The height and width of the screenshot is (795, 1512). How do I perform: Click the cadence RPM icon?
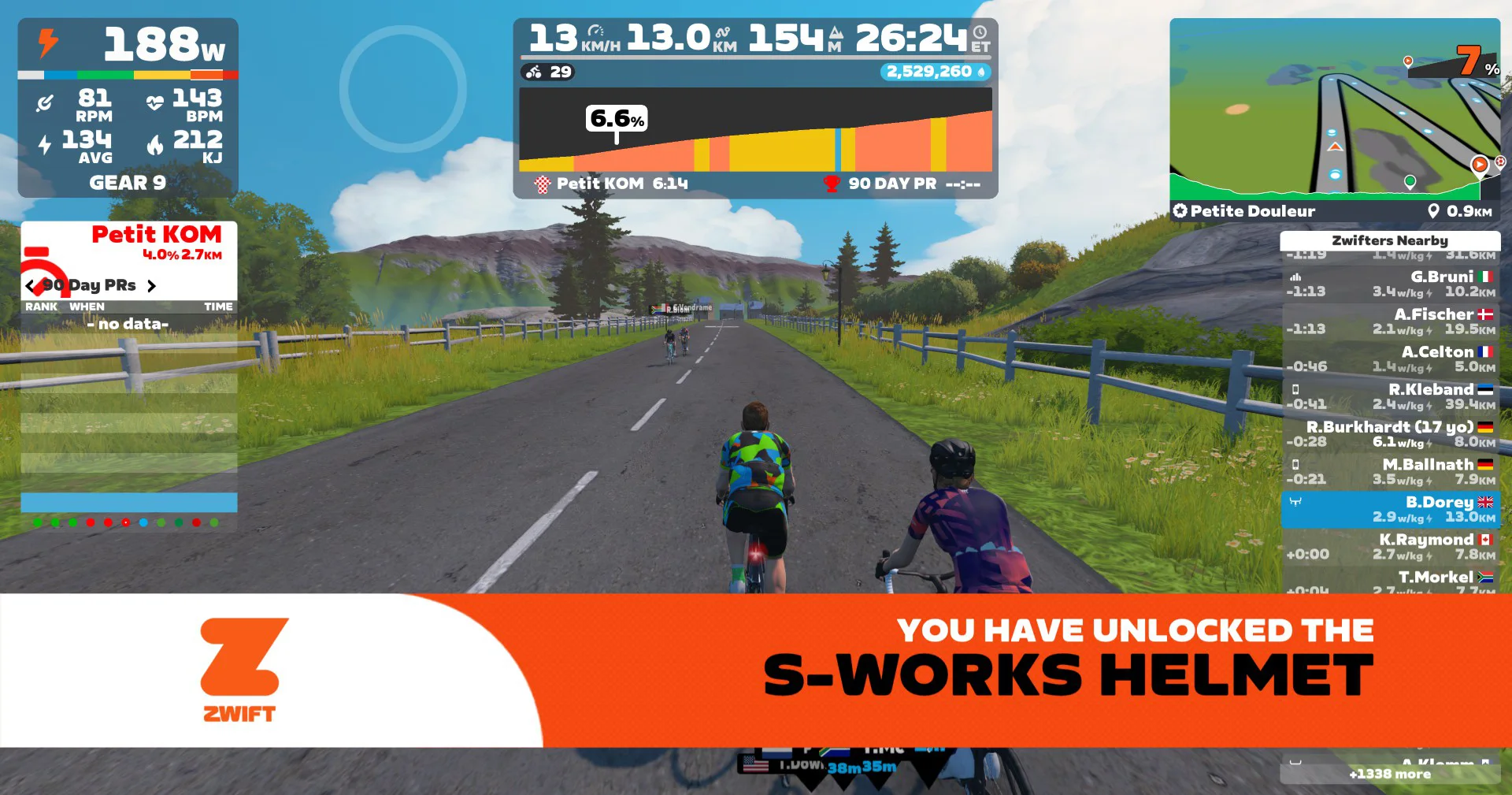point(44,102)
